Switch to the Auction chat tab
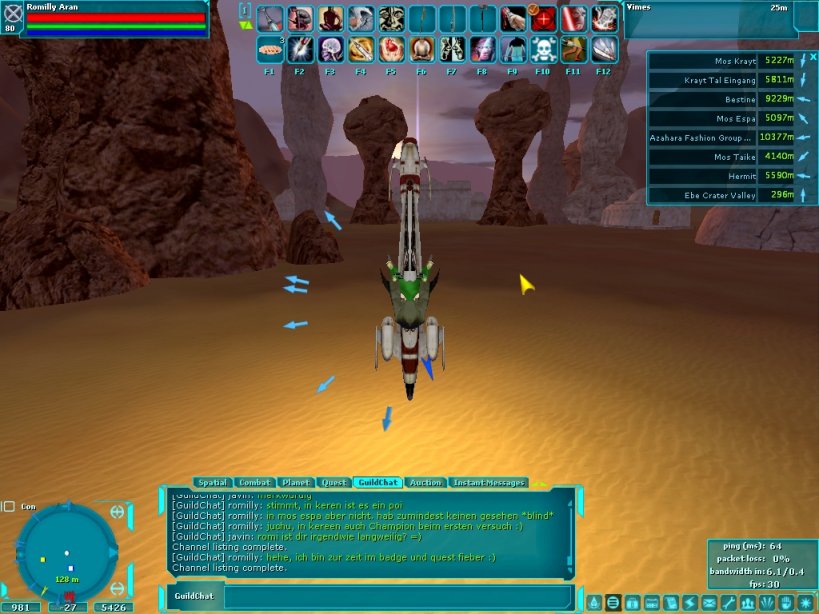The width and height of the screenshot is (819, 614). pyautogui.click(x=426, y=483)
